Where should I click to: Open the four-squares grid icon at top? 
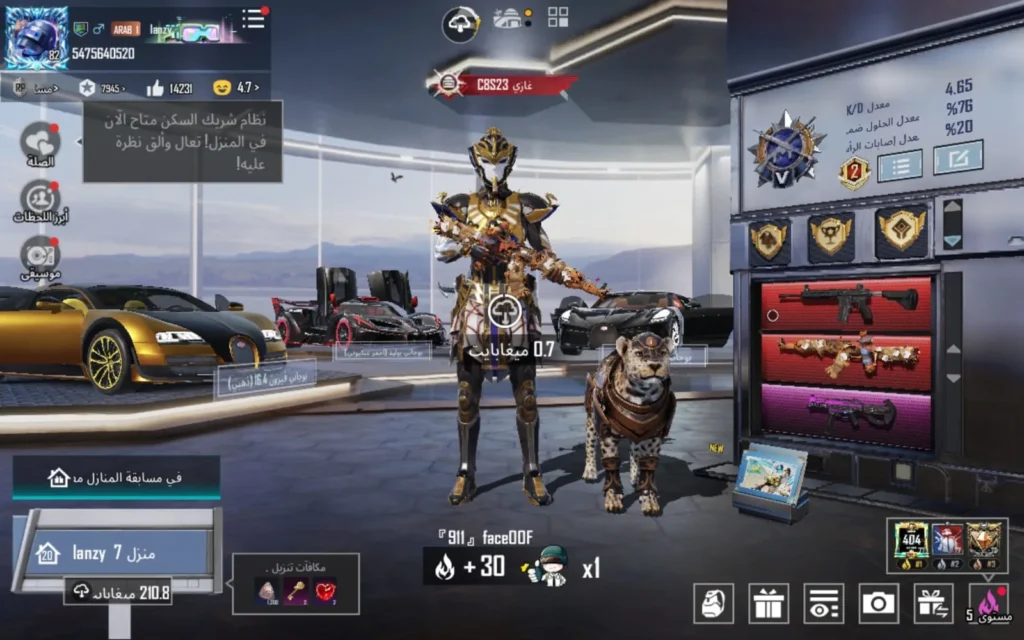point(558,17)
